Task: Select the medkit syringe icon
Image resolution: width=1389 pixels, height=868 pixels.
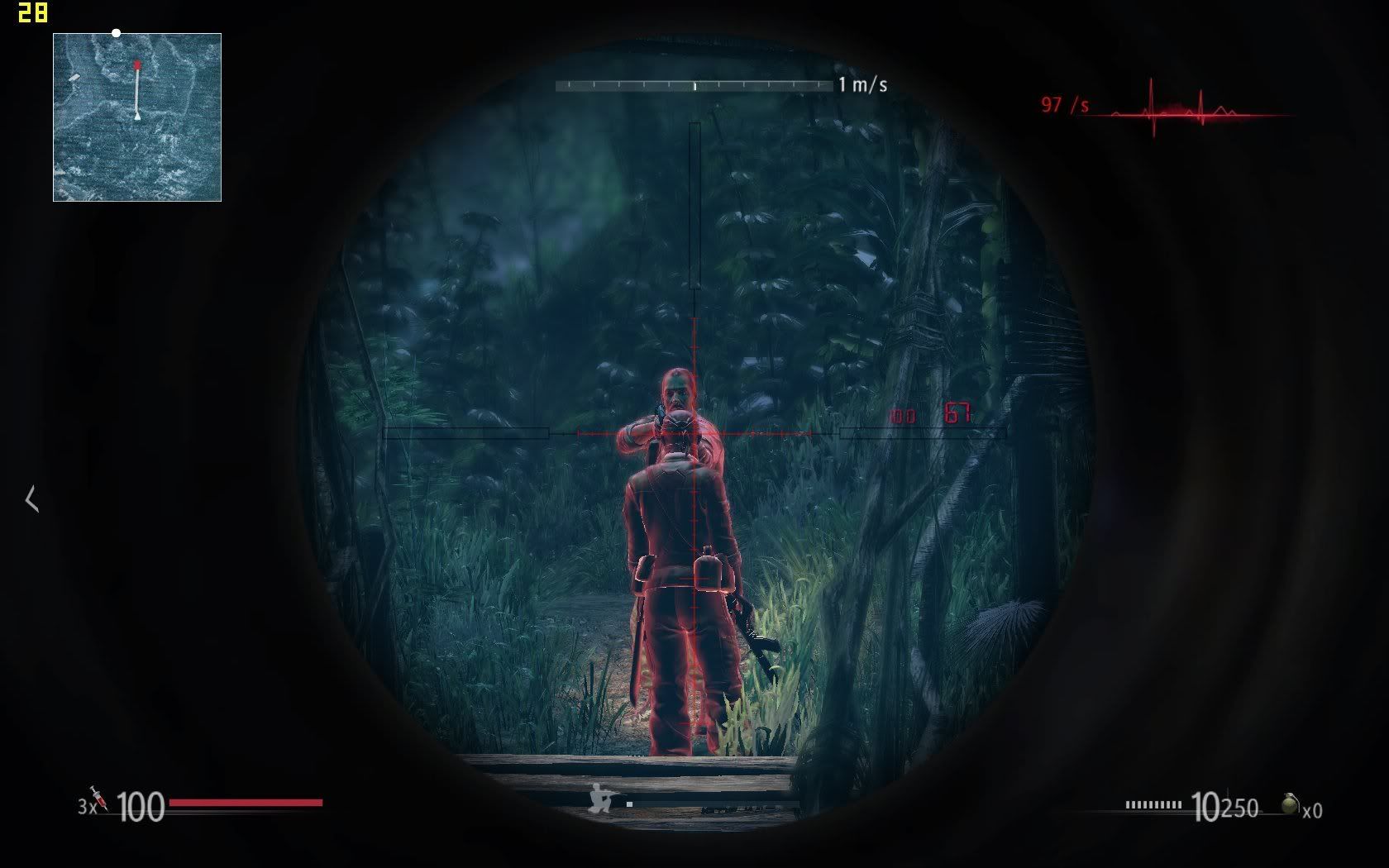Action: 99,799
